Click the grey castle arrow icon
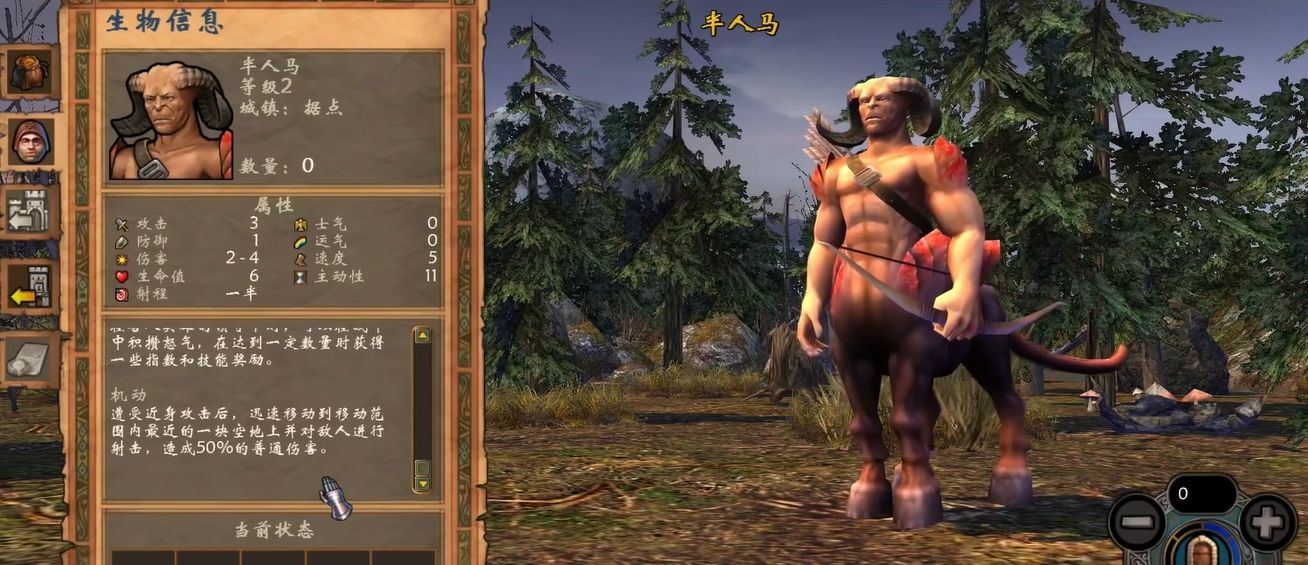 (x=30, y=212)
